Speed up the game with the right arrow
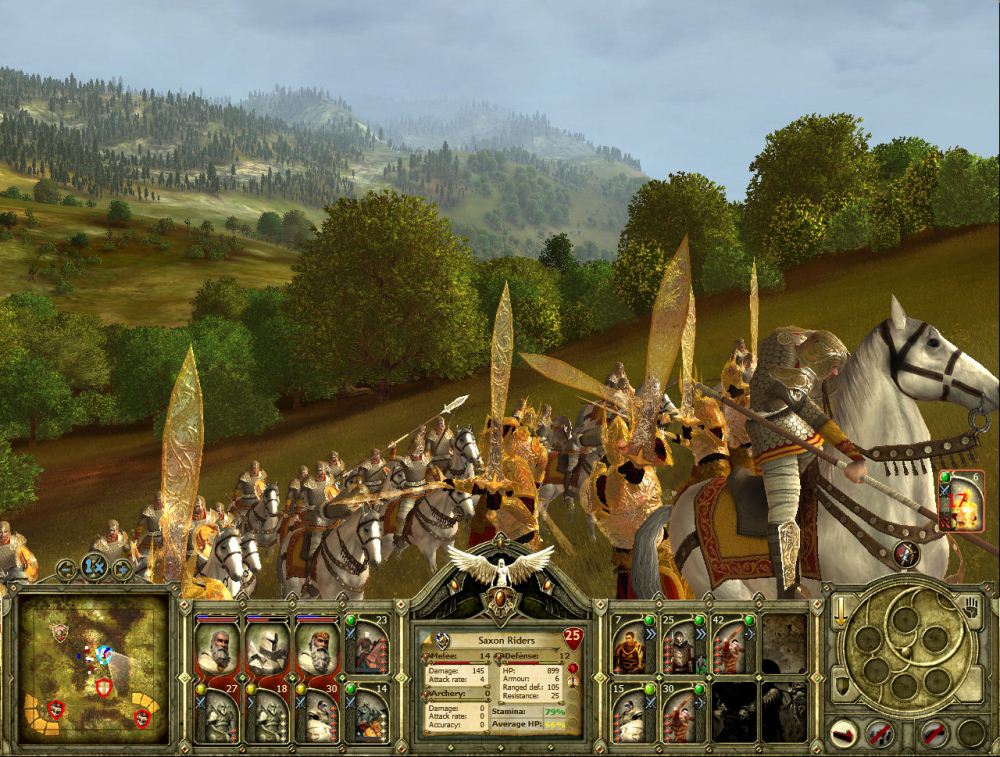The width and height of the screenshot is (1000, 757). (x=121, y=570)
